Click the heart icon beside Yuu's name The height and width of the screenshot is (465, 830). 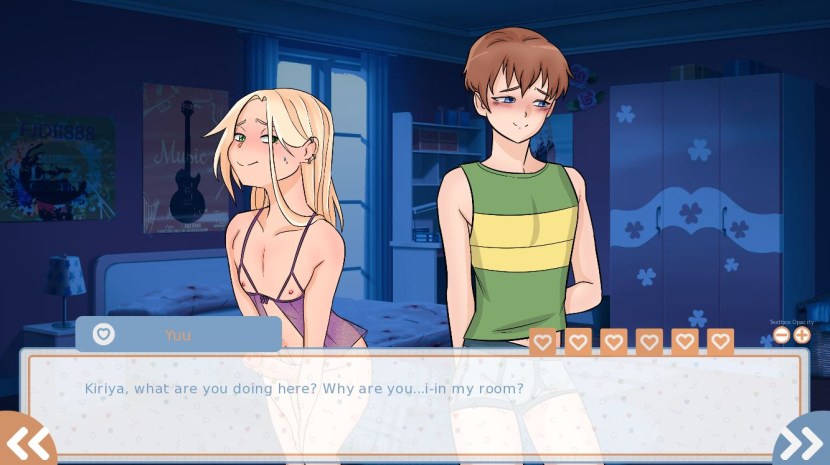pyautogui.click(x=104, y=334)
